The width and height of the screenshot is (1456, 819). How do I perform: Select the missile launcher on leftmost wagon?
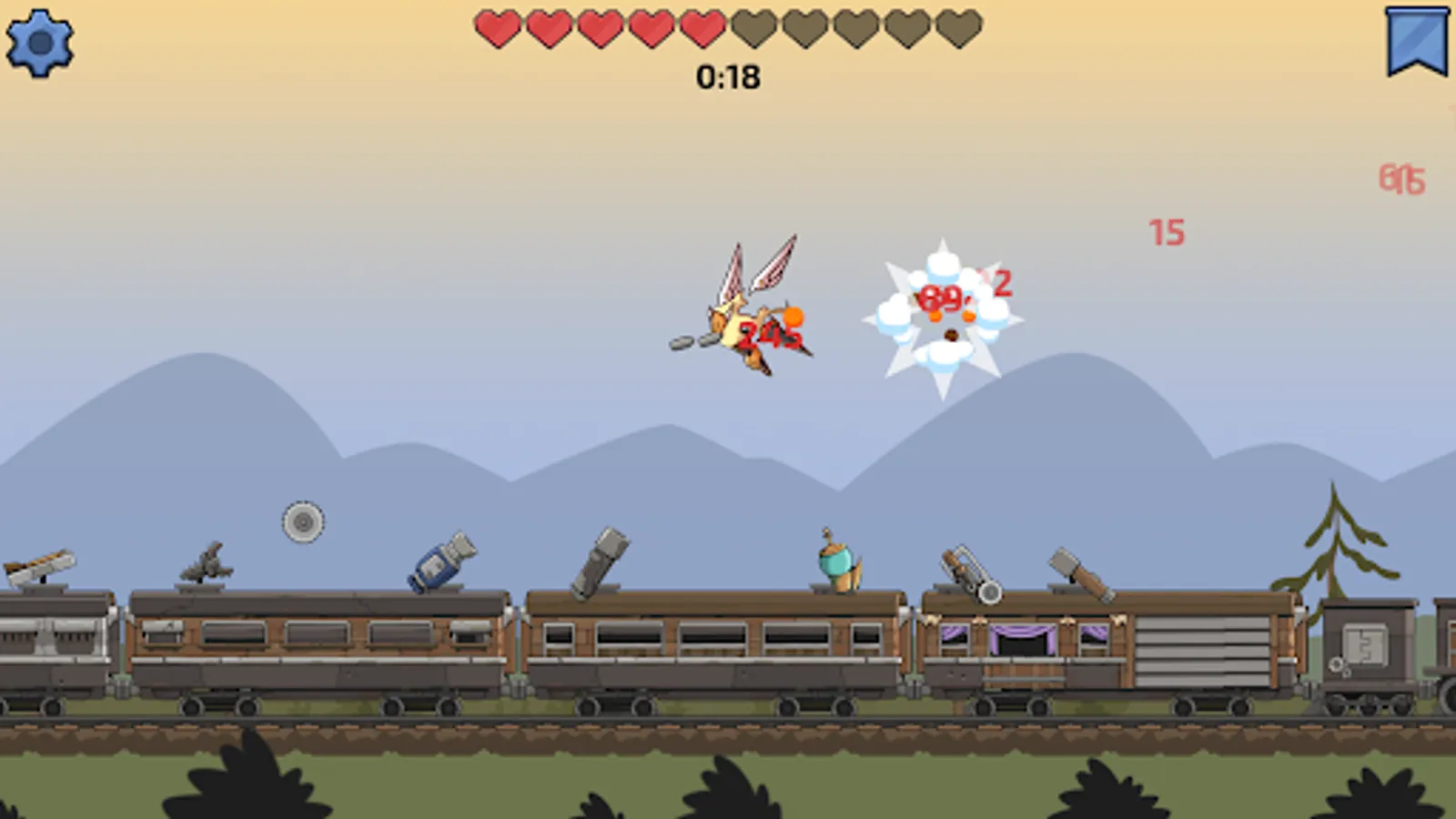[x=41, y=566]
